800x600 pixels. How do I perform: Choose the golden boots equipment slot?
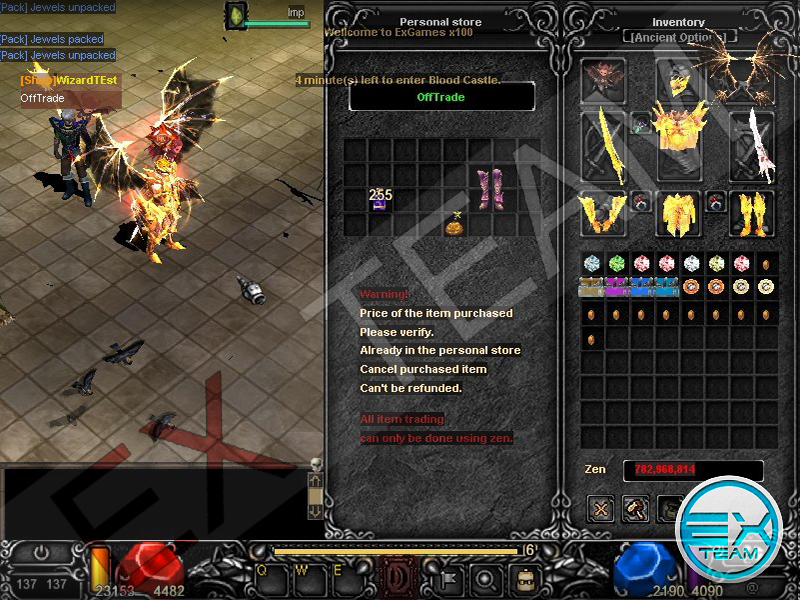pos(752,213)
